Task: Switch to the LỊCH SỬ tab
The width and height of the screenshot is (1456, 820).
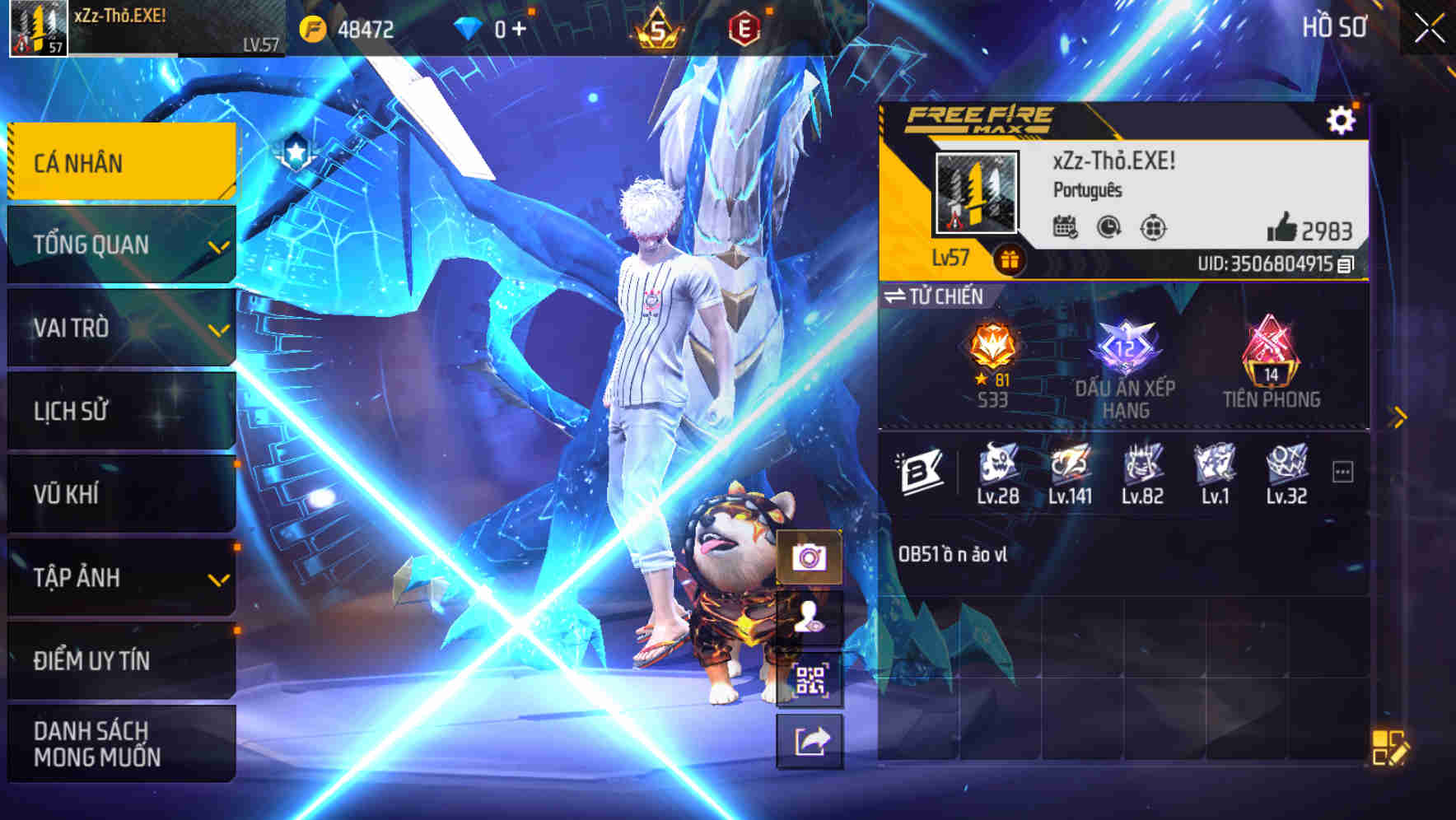Action: pyautogui.click(x=120, y=412)
